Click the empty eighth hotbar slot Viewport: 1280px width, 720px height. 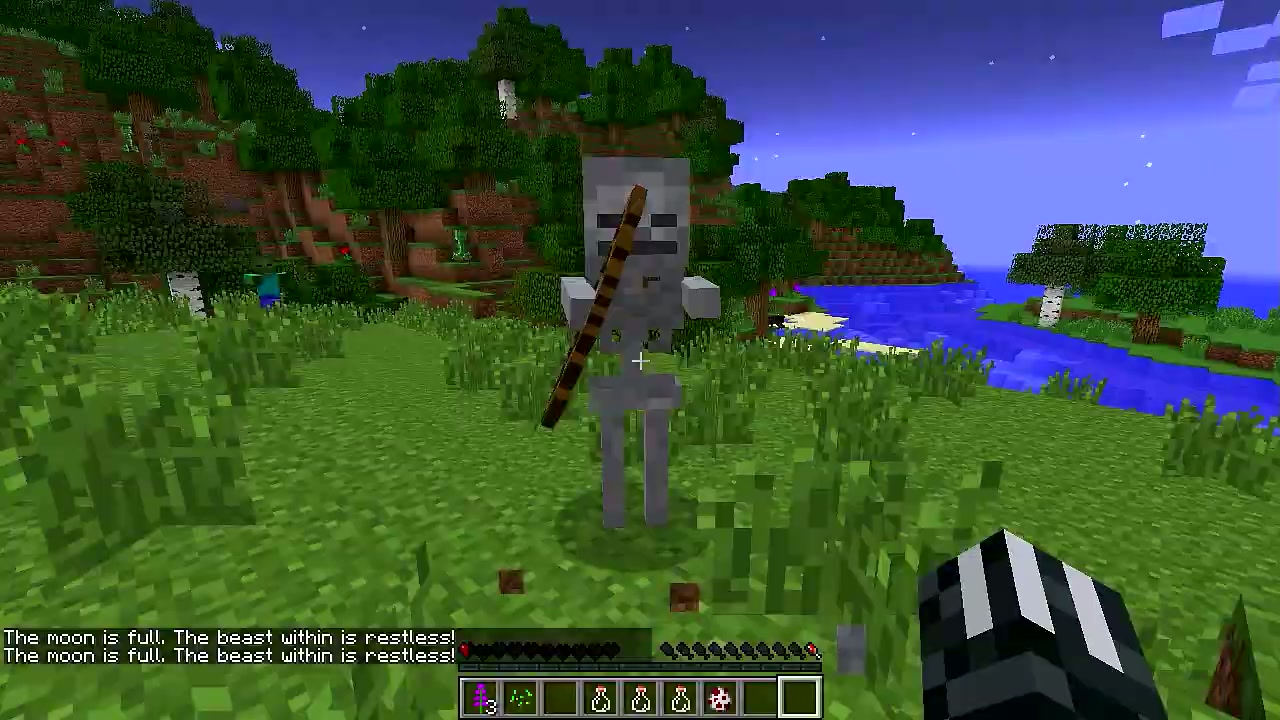point(760,697)
